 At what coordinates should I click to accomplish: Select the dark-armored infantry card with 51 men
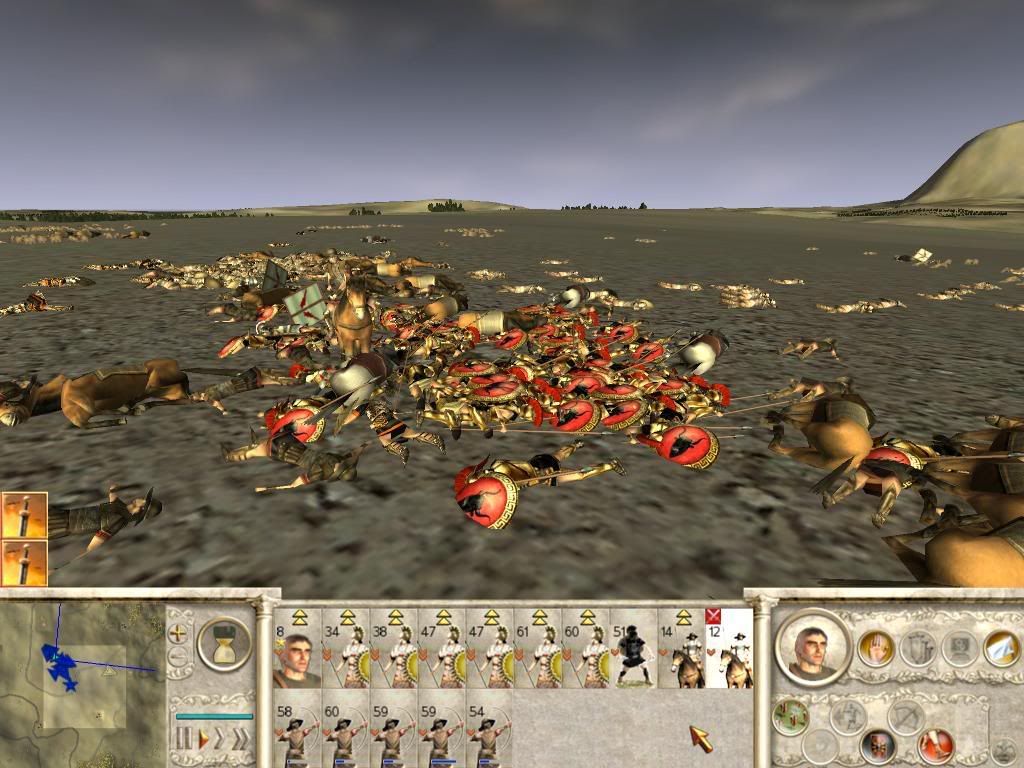tap(634, 650)
